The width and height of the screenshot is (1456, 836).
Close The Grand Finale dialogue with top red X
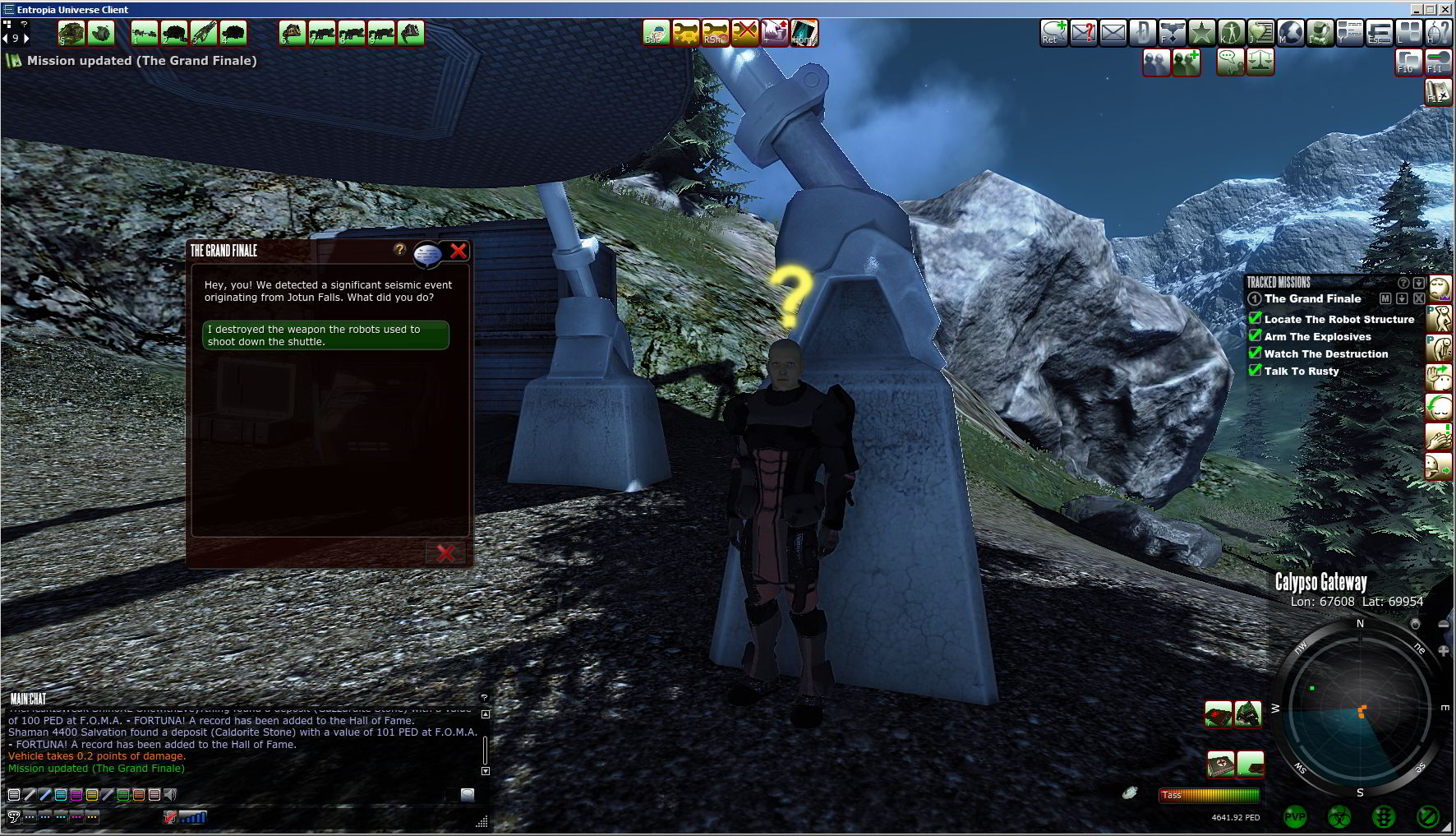coord(458,251)
